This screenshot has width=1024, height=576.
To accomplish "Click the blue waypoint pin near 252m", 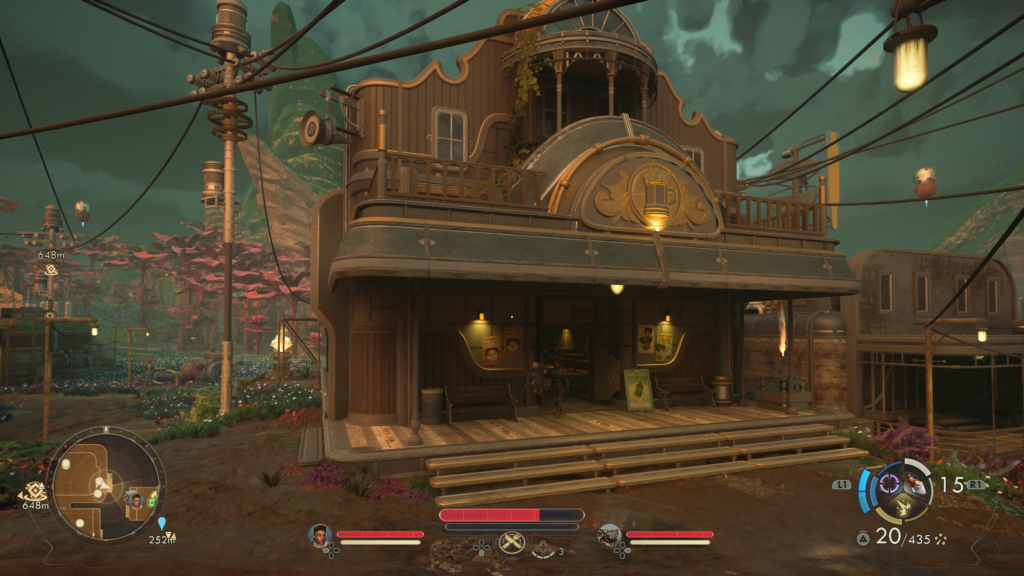I will click(162, 523).
